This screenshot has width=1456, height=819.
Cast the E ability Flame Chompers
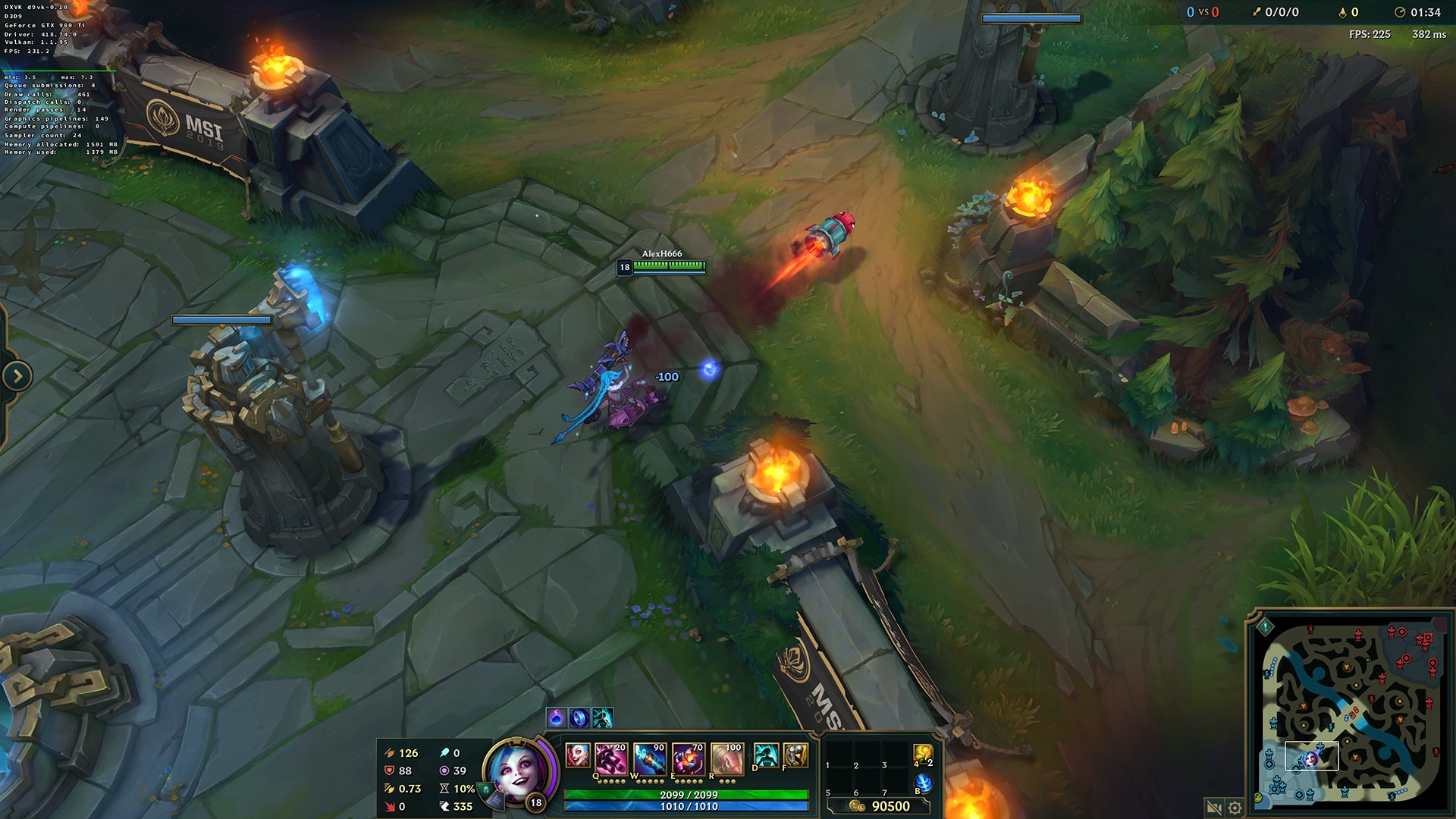tap(689, 759)
